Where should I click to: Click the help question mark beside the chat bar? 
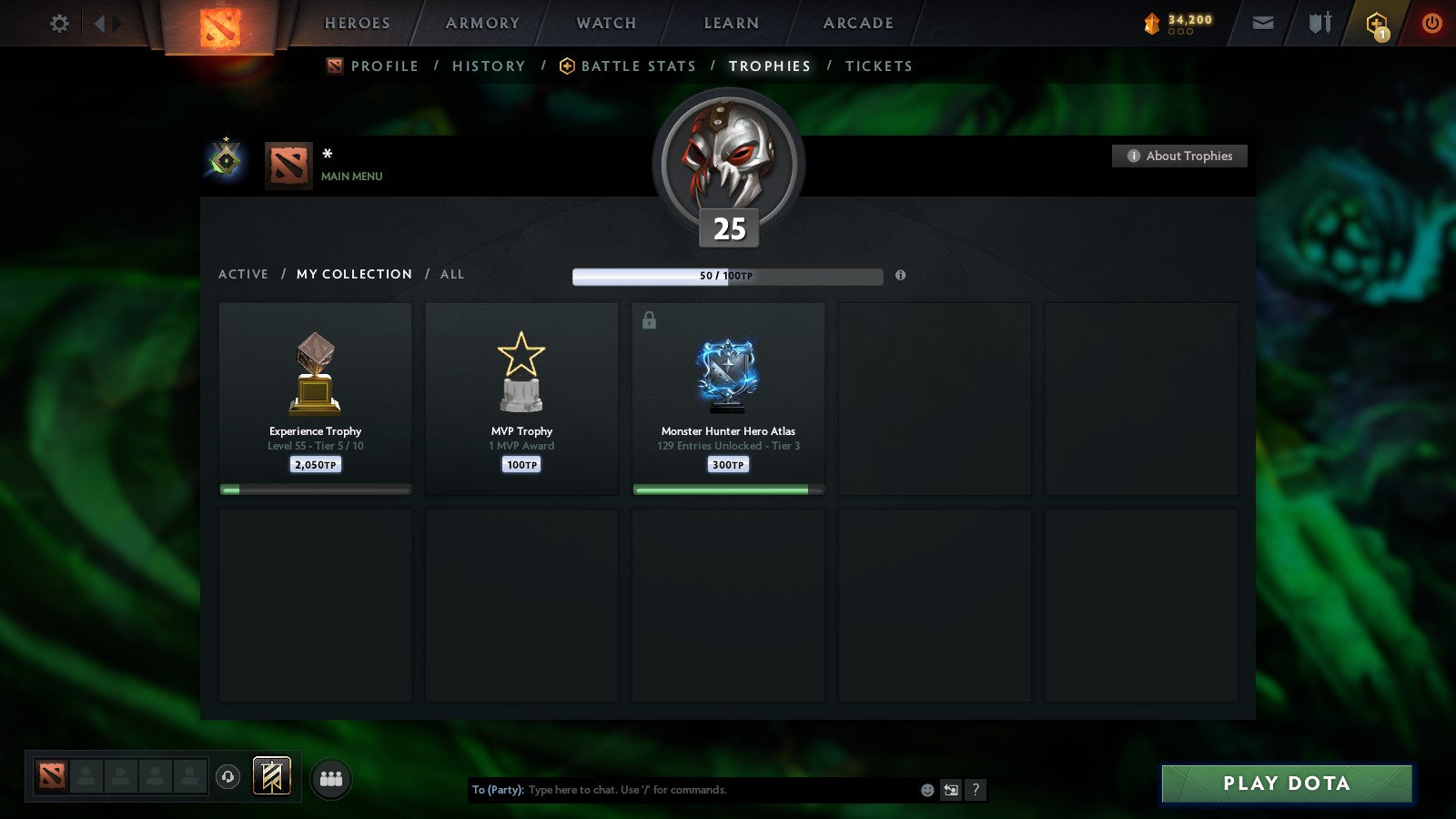(x=975, y=790)
